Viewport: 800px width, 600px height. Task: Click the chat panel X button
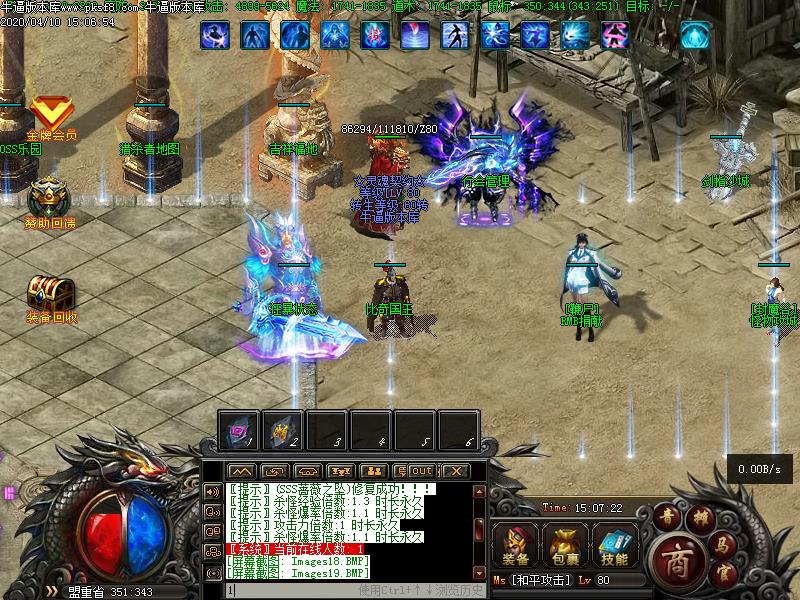click(455, 471)
